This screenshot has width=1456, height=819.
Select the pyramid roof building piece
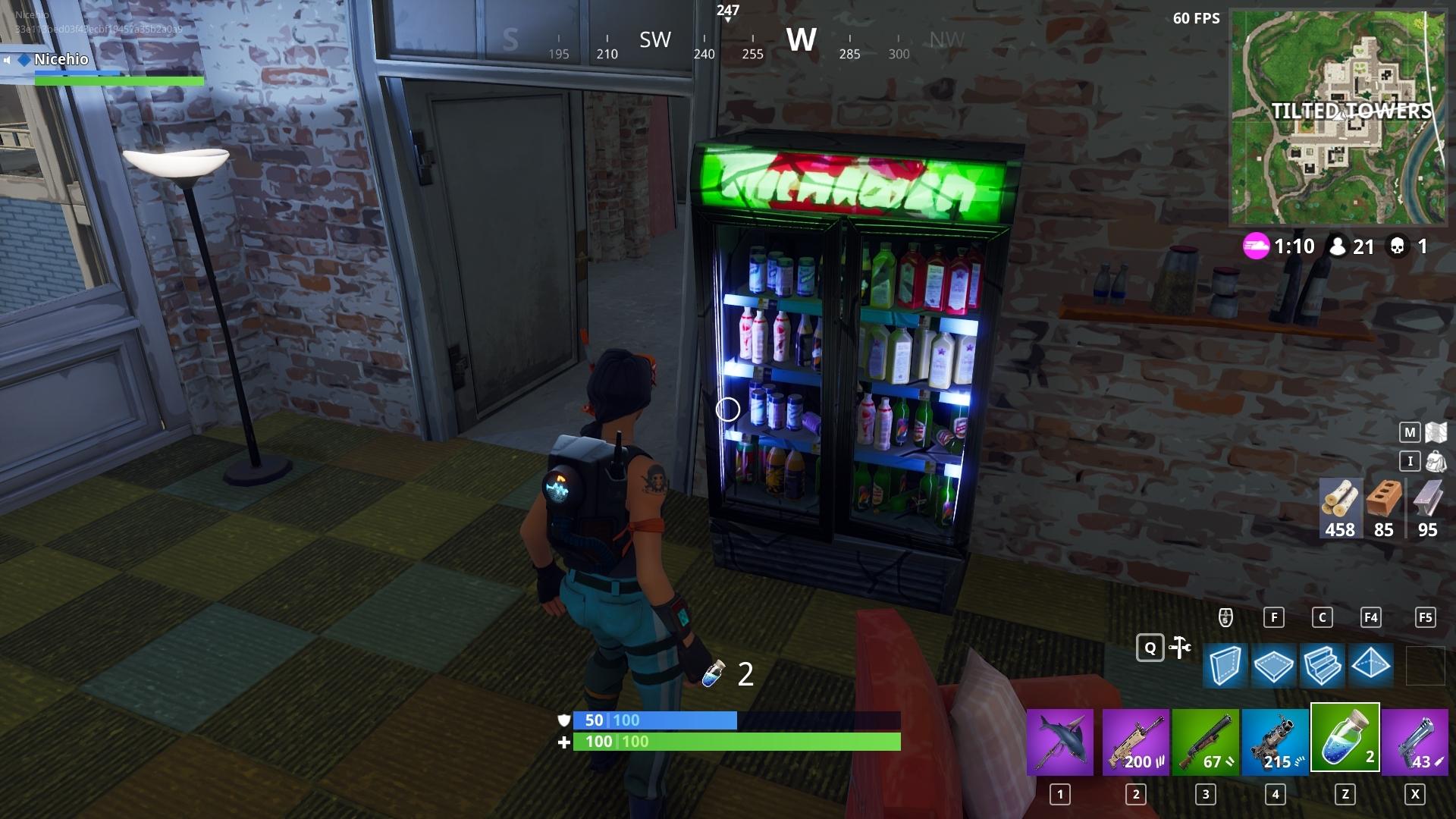[x=1370, y=666]
